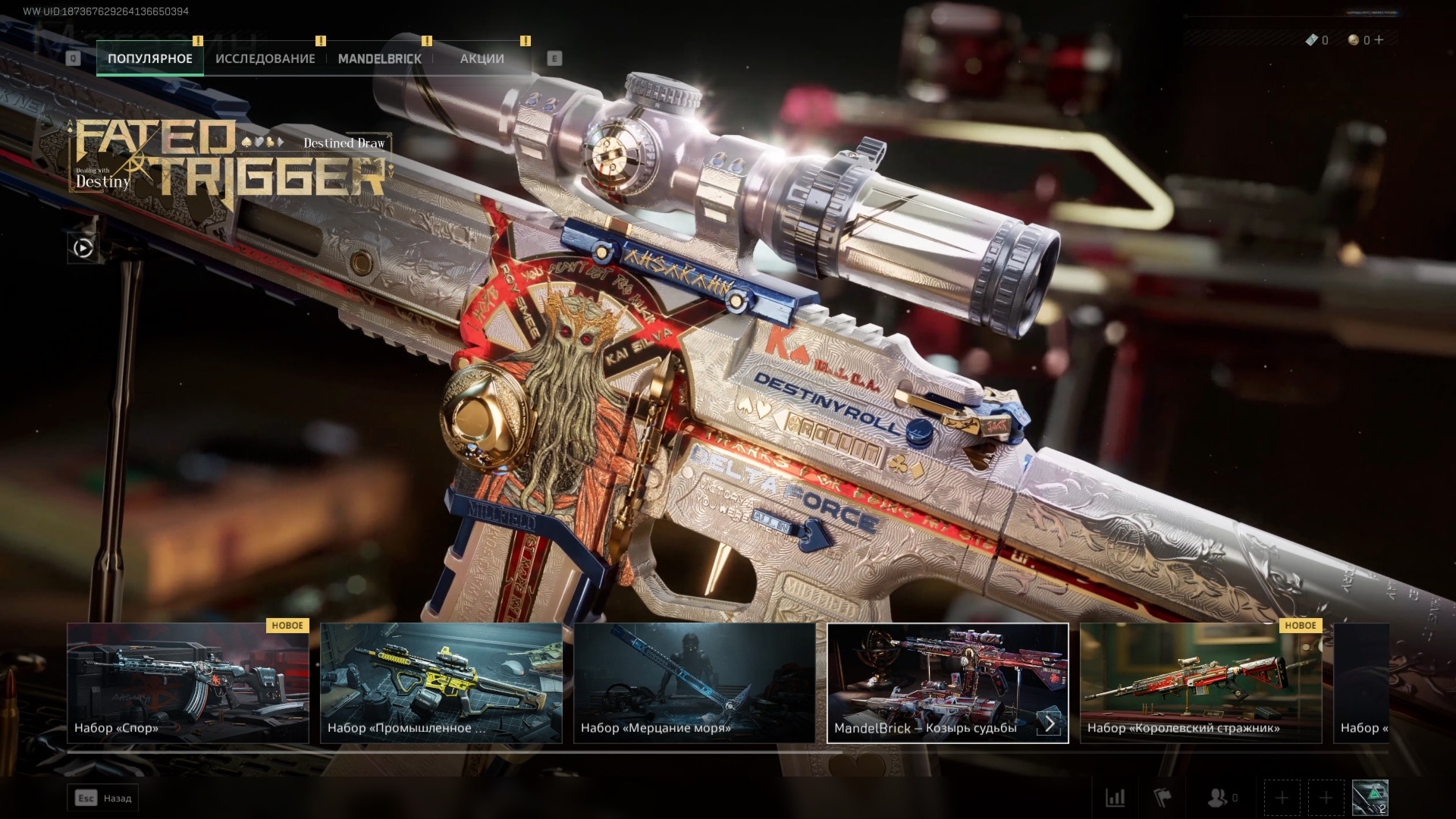This screenshot has width=1456, height=819.
Task: Select MandelBrick – Козырь судьбы bundle
Action: [933, 682]
